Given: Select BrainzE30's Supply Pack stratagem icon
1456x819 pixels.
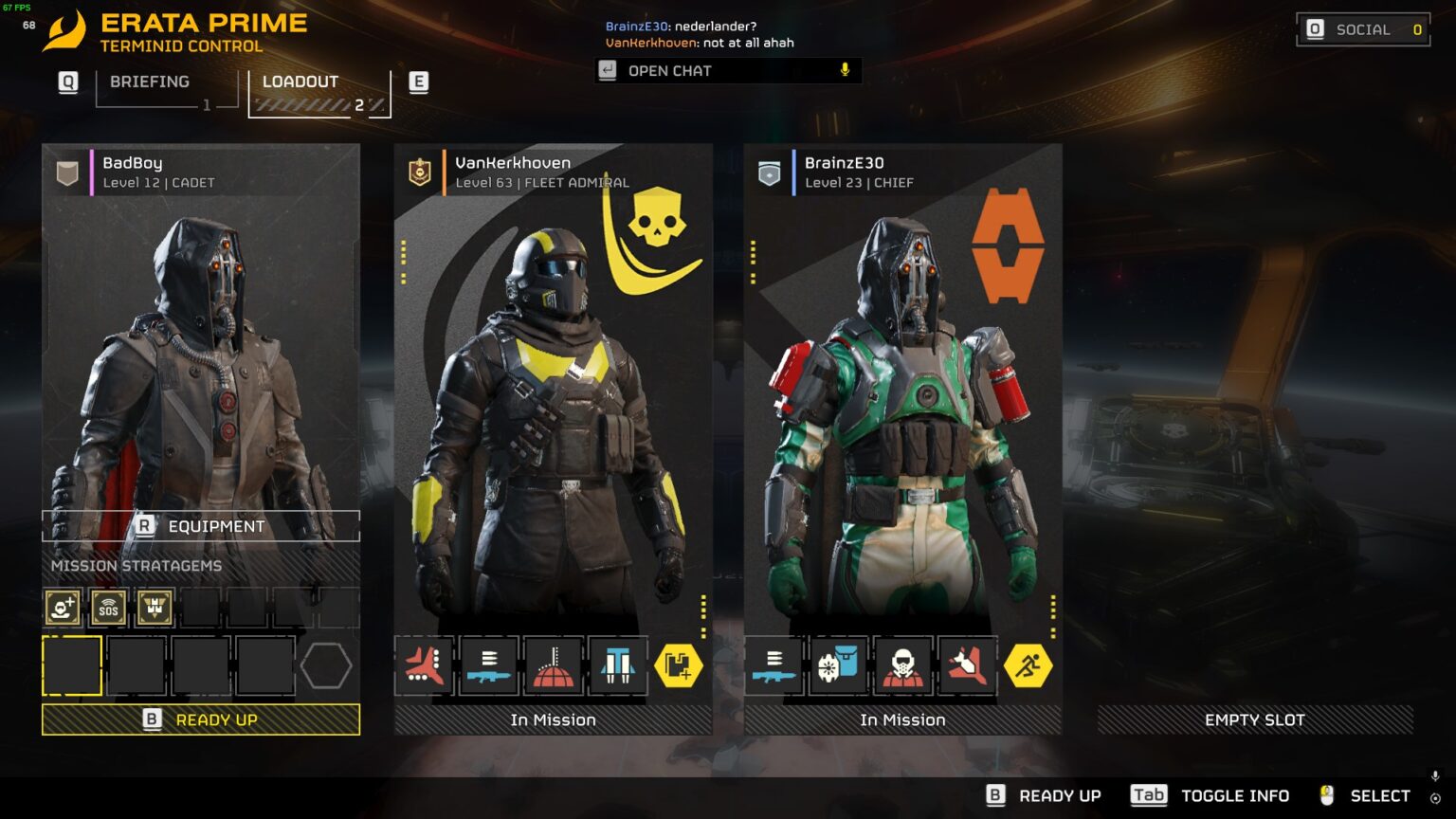Looking at the screenshot, I should (837, 666).
